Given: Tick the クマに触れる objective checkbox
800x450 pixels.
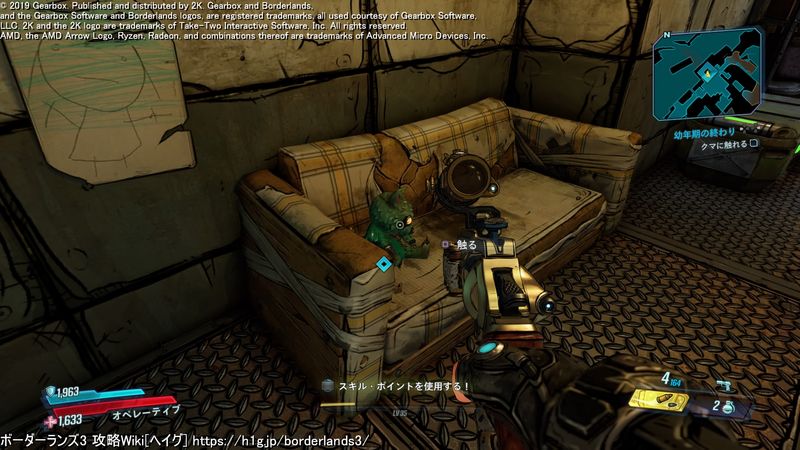Looking at the screenshot, I should point(756,143).
